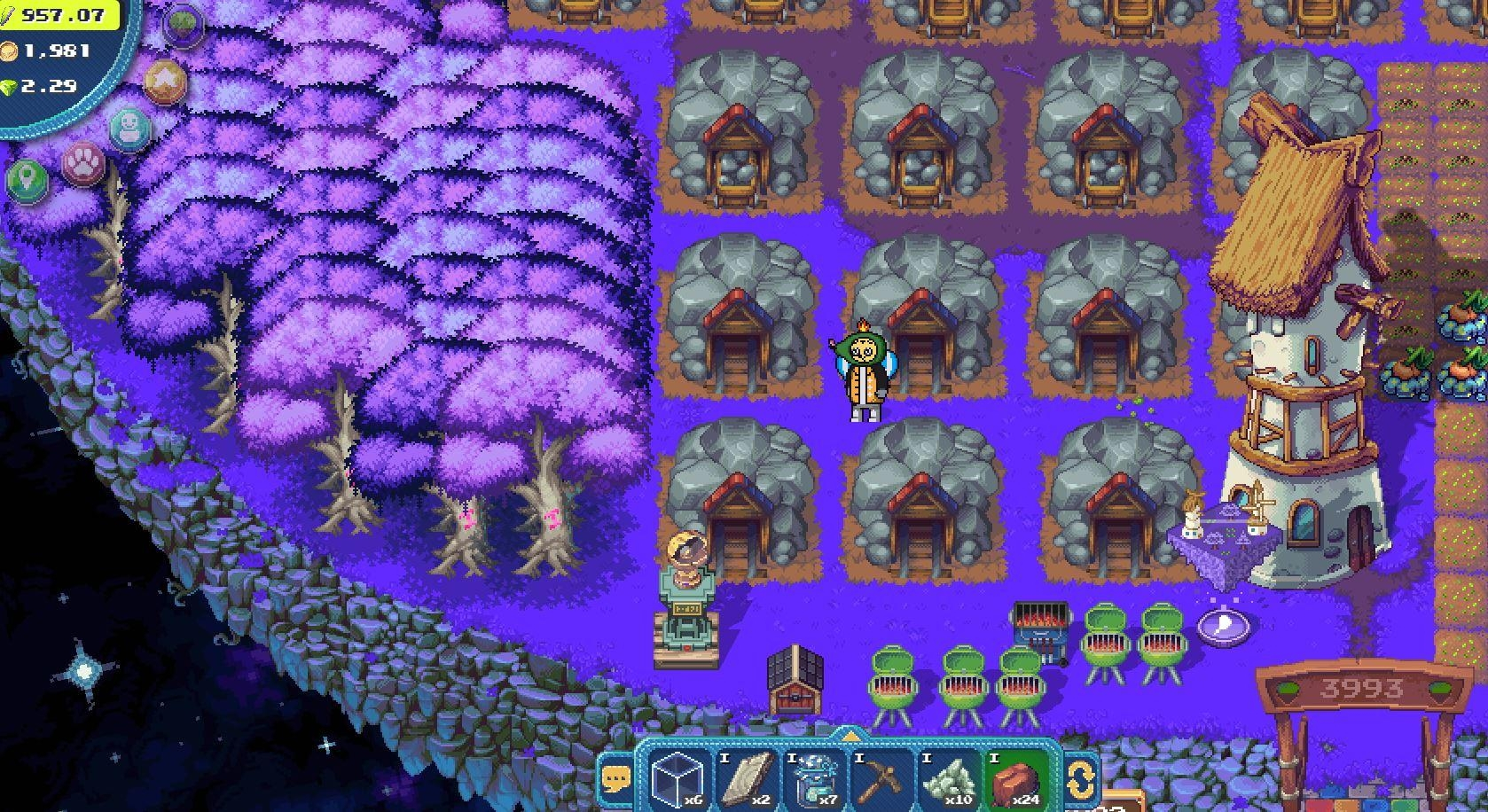Image resolution: width=1488 pixels, height=812 pixels.
Task: Open the purple land island badge
Action: click(184, 24)
